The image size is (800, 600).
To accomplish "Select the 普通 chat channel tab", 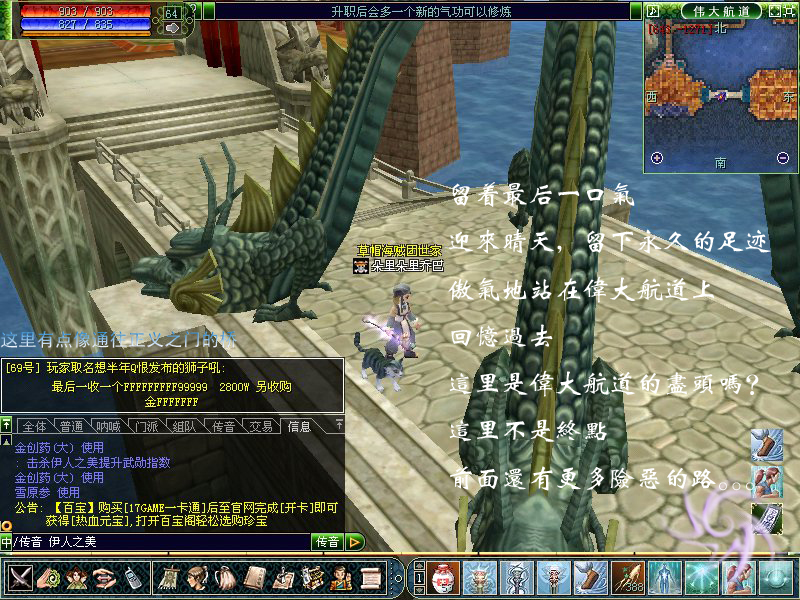I will coord(72,426).
